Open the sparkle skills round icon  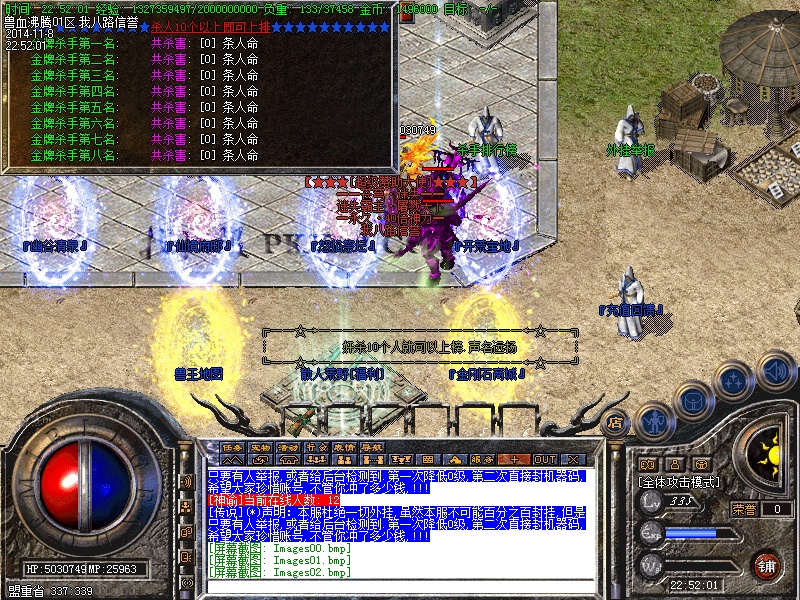(734, 380)
